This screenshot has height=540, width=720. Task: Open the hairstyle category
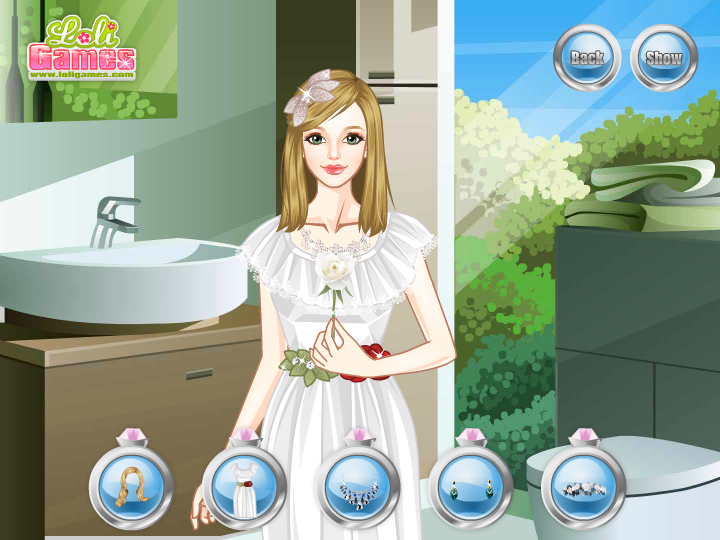pyautogui.click(x=131, y=487)
